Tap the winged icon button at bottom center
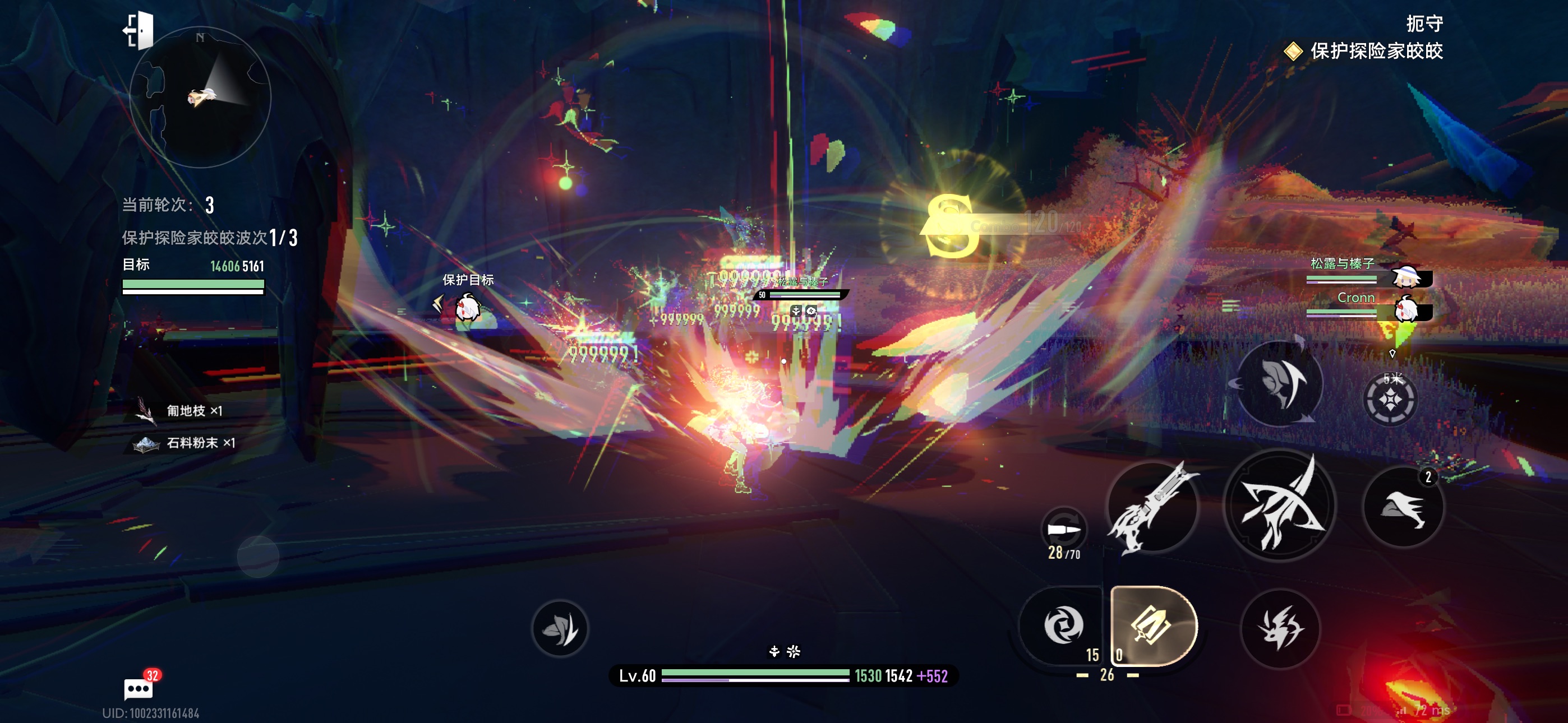Viewport: 1568px width, 723px height. point(560,628)
